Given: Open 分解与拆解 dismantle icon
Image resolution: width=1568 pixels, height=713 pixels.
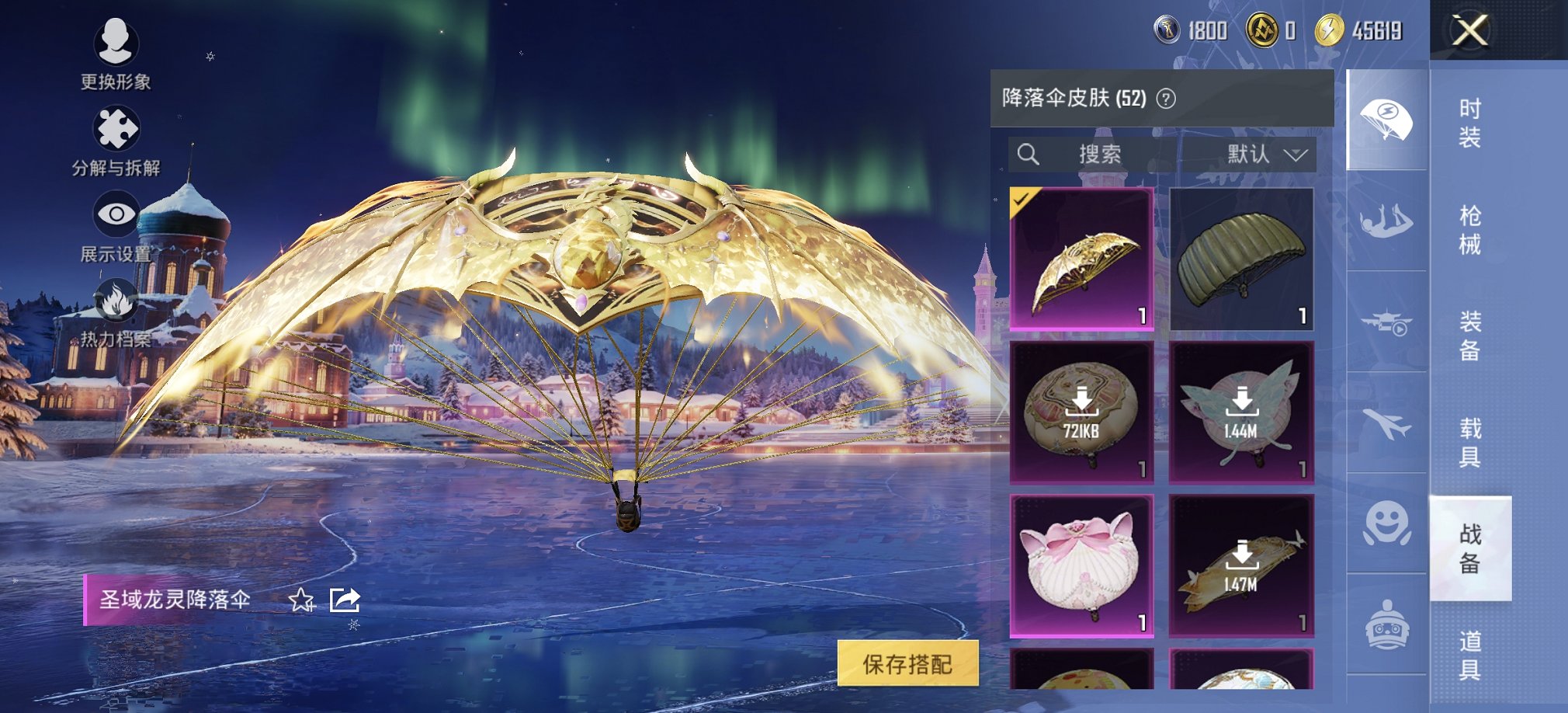Looking at the screenshot, I should tap(115, 128).
